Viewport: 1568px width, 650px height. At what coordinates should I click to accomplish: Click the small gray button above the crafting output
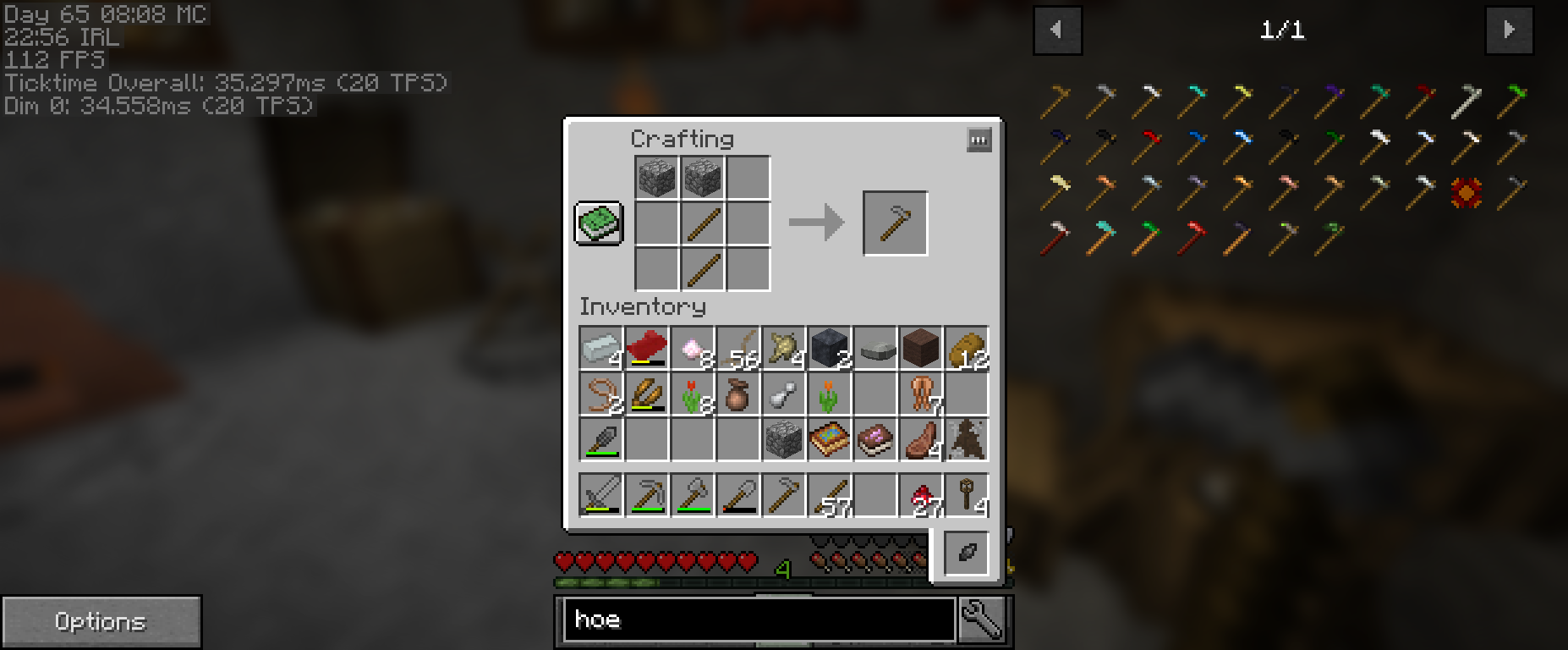click(979, 140)
